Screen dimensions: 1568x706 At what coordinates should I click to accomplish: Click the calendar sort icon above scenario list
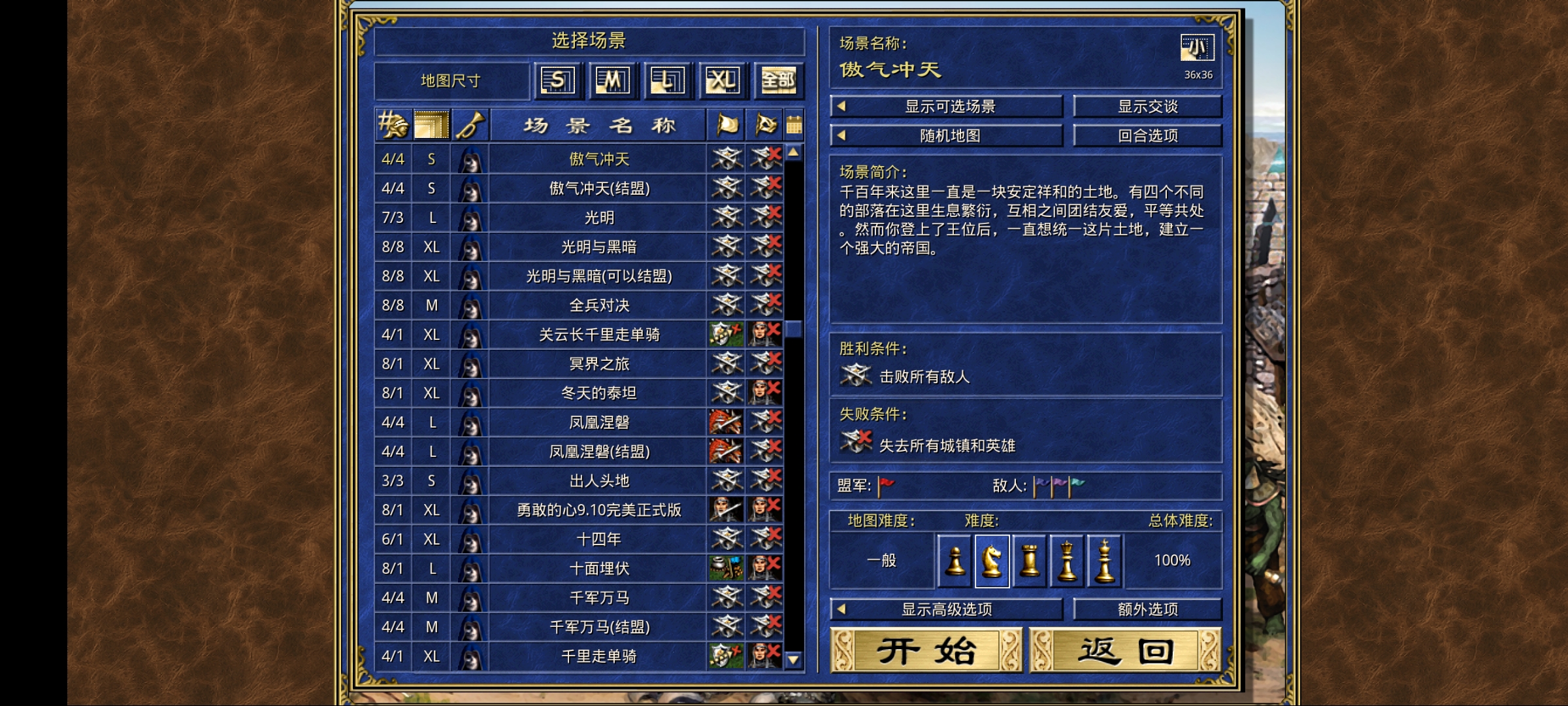[x=793, y=125]
